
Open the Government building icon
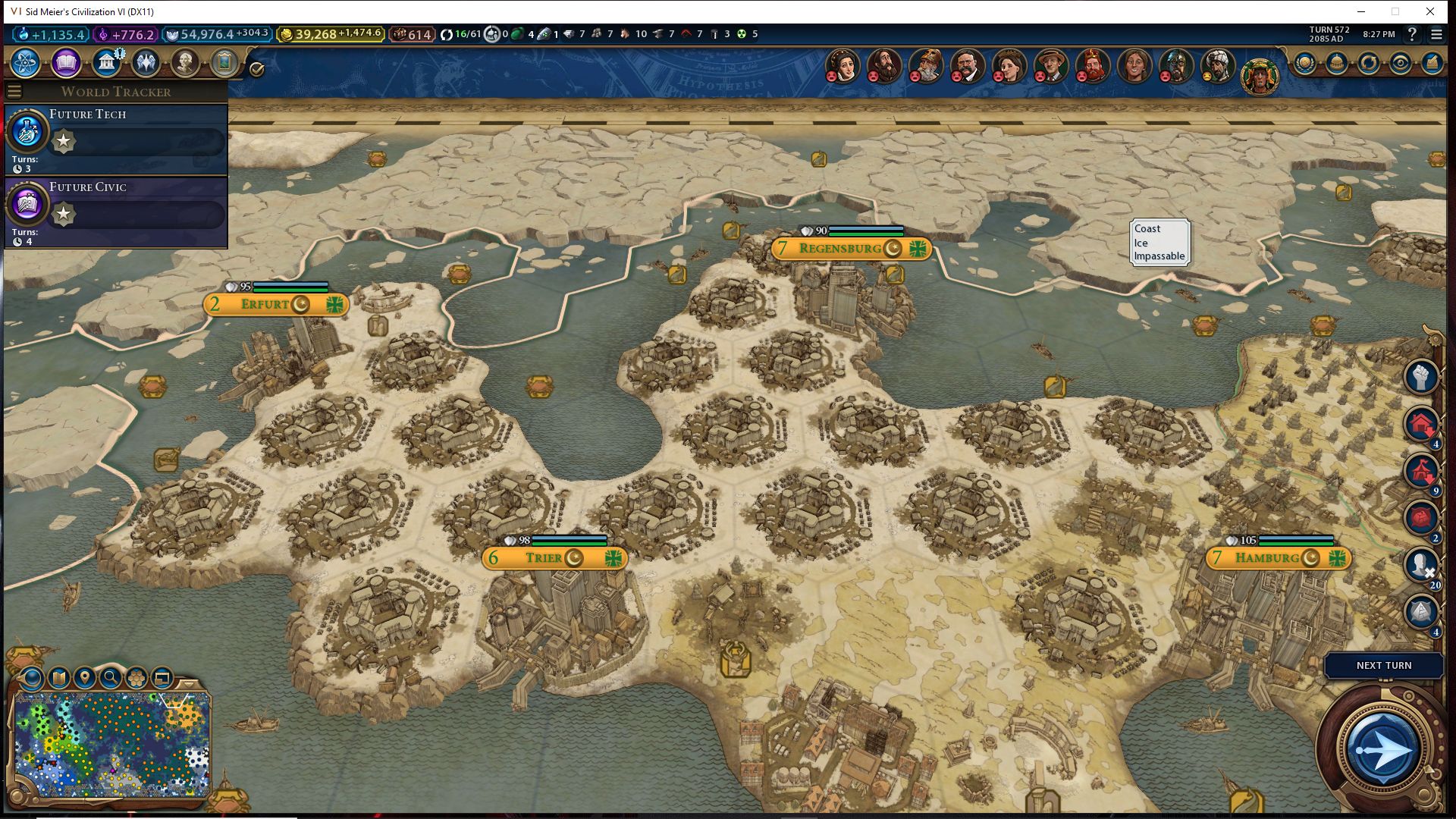(106, 63)
